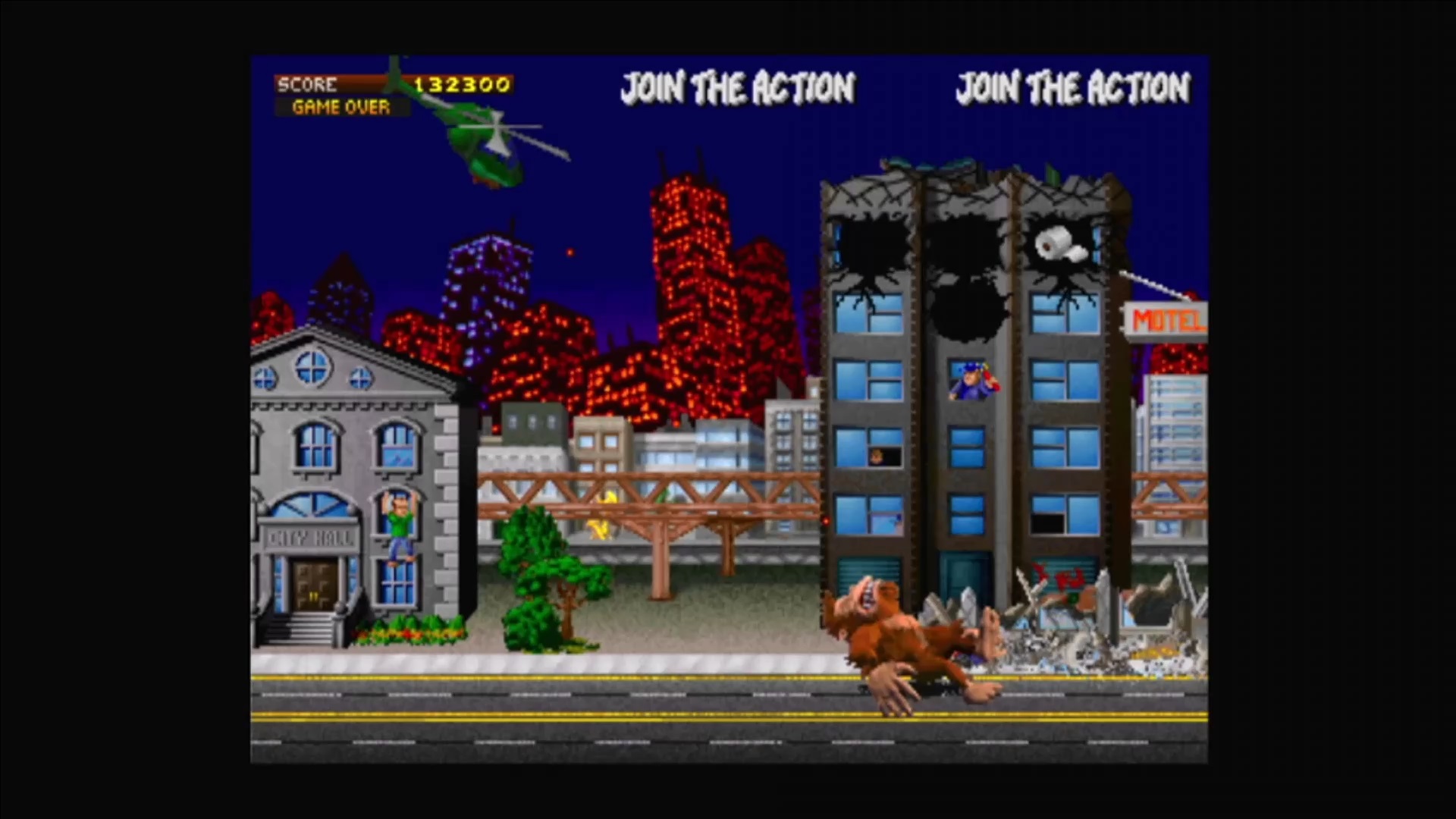Select player two's Join The Action prompt
Viewport: 1456px width, 819px height.
pos(738,88)
